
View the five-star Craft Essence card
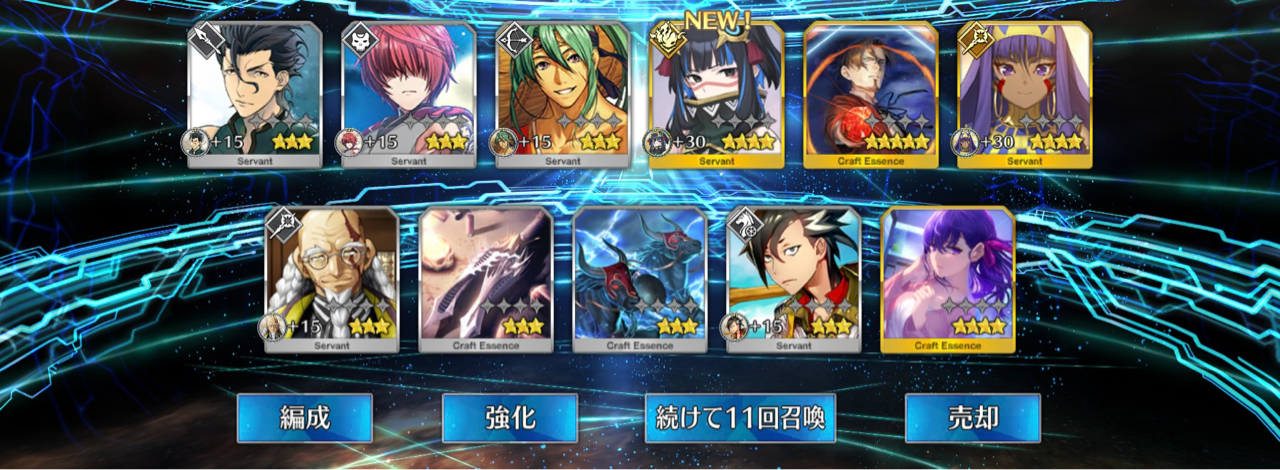tap(871, 95)
